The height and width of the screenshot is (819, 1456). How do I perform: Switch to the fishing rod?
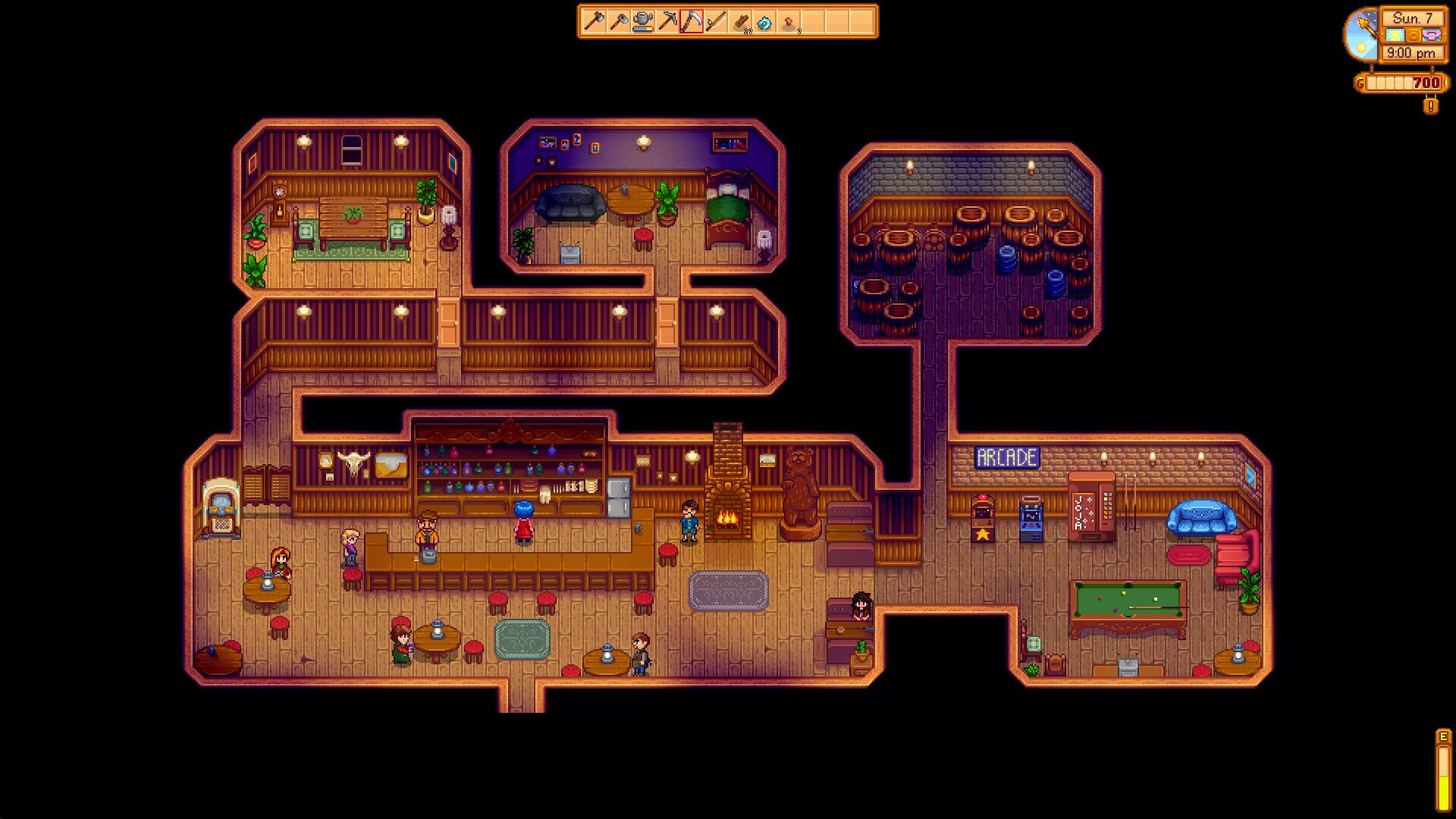click(x=716, y=22)
